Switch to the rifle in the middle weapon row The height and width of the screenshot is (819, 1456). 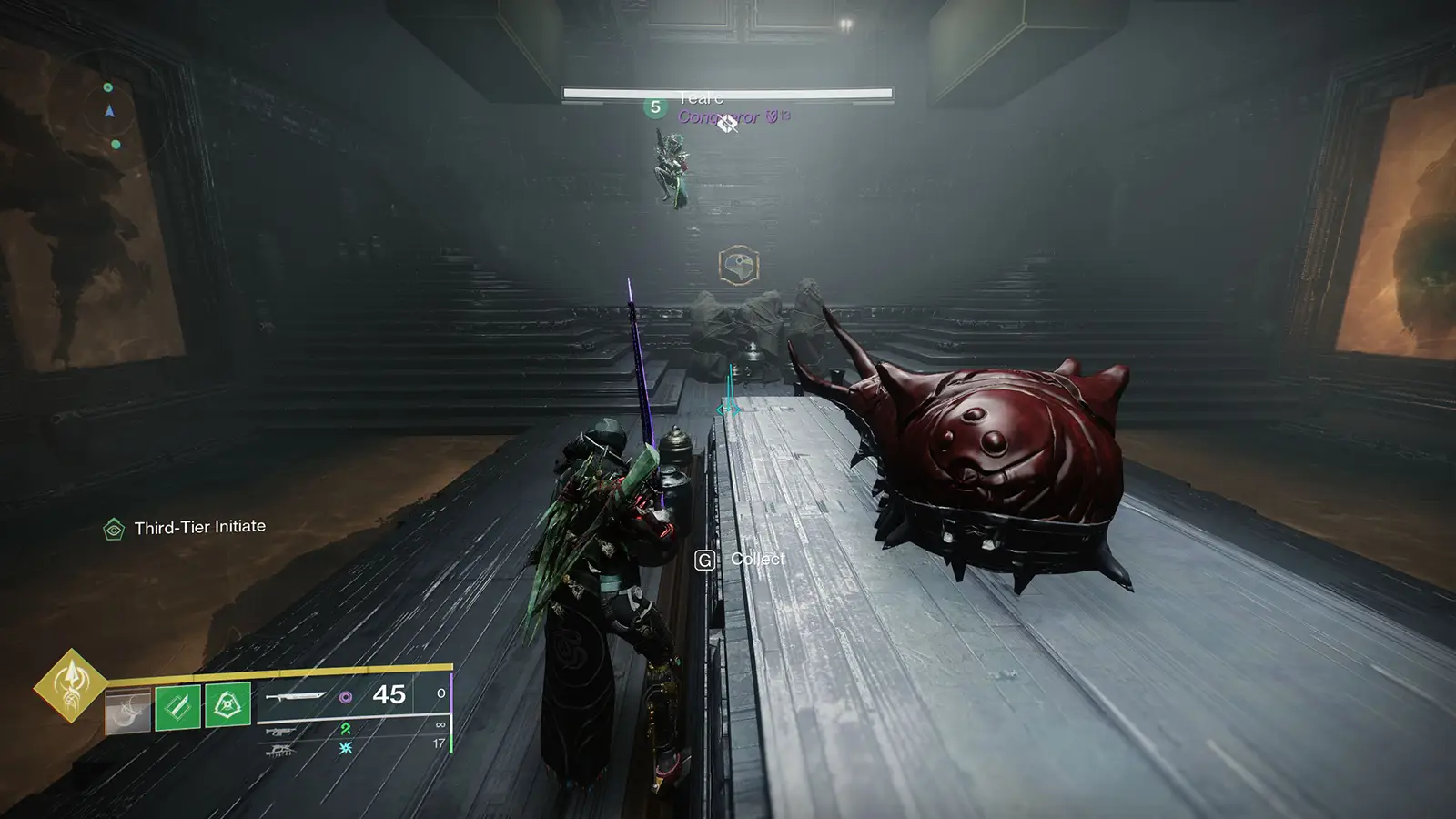point(279,730)
